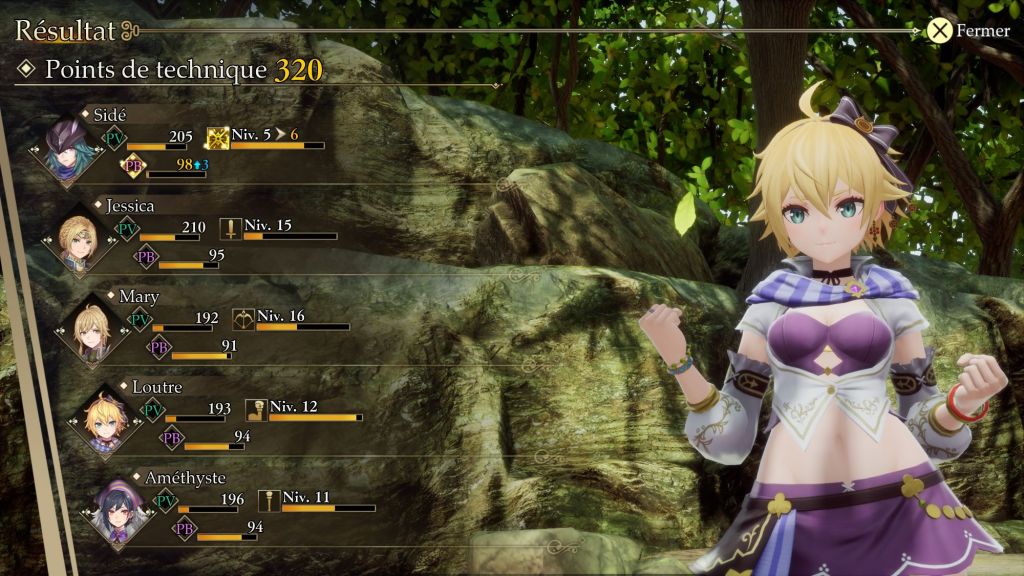
Task: Select Sidé's character portrait
Action: tap(70, 150)
